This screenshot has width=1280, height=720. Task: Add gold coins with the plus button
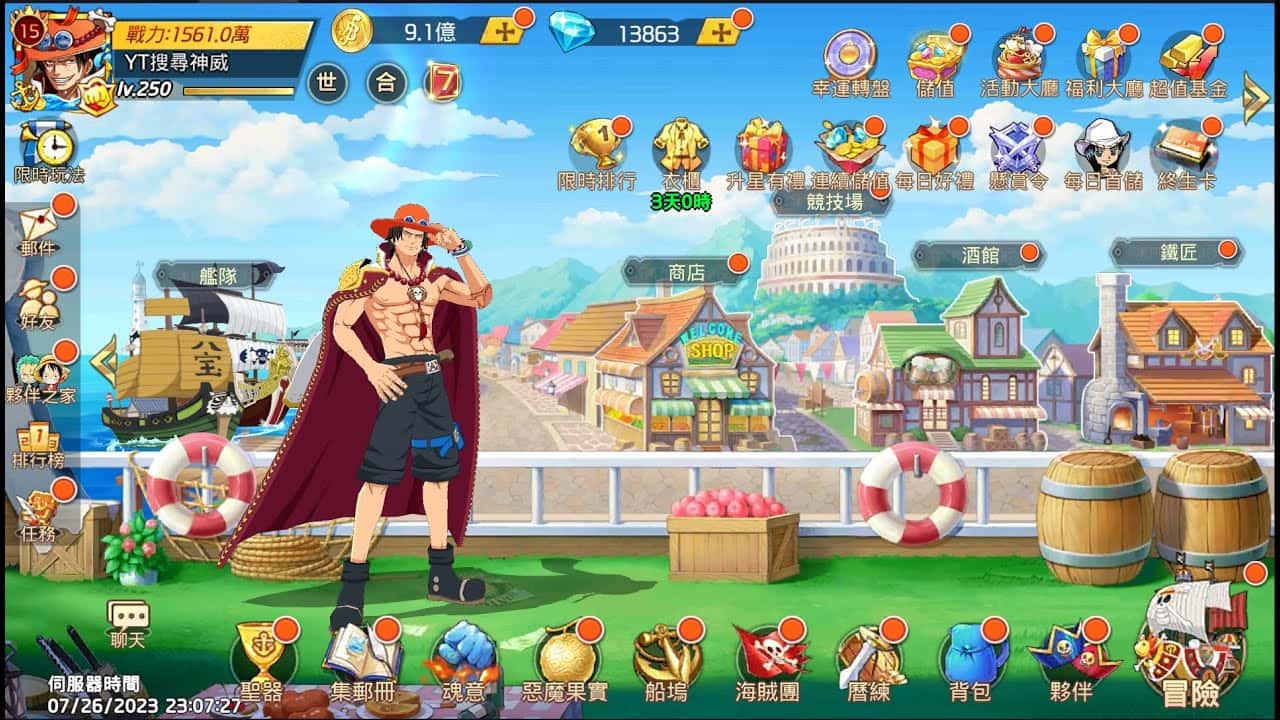coord(502,31)
